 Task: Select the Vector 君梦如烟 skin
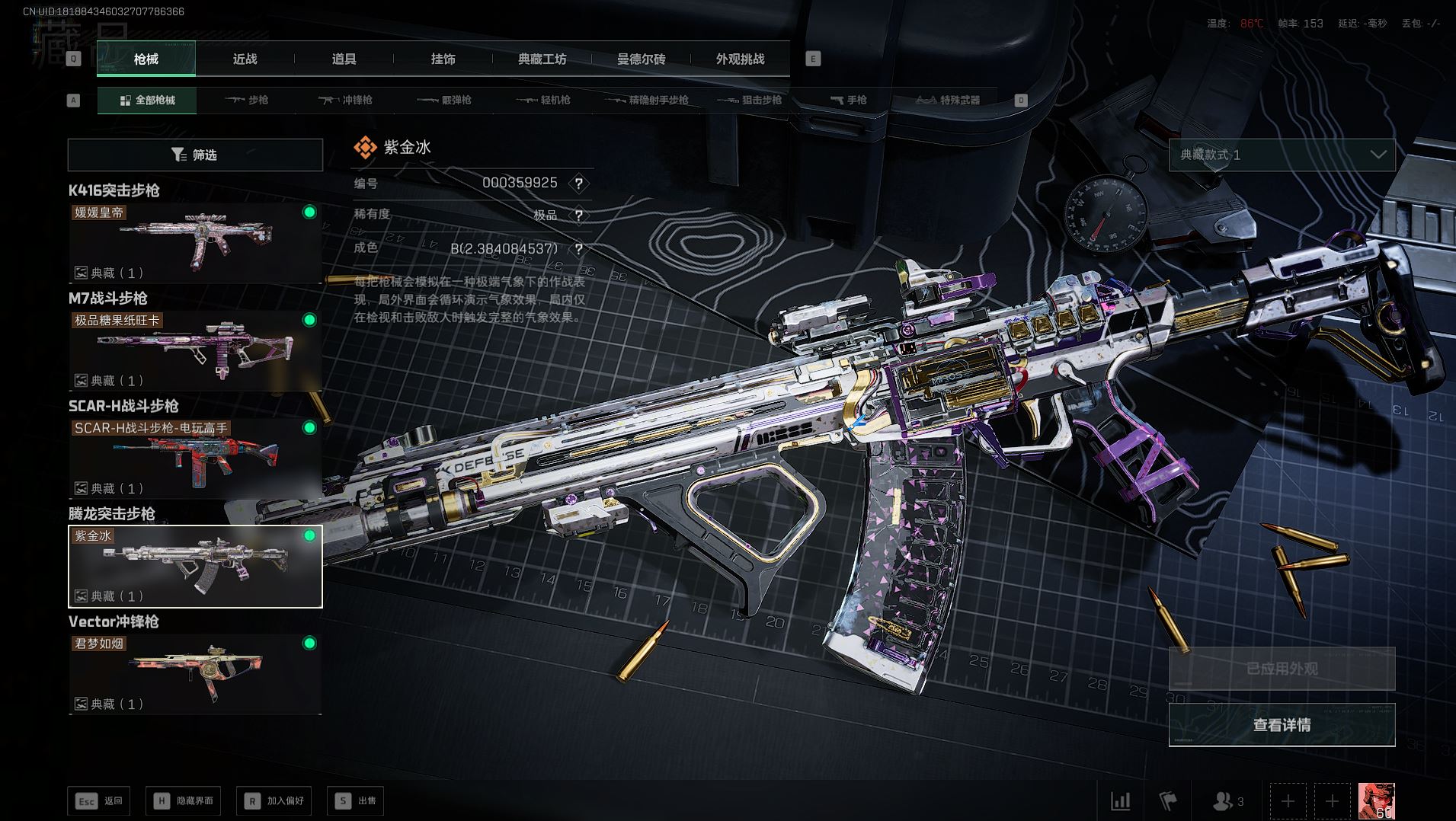pyautogui.click(x=195, y=674)
